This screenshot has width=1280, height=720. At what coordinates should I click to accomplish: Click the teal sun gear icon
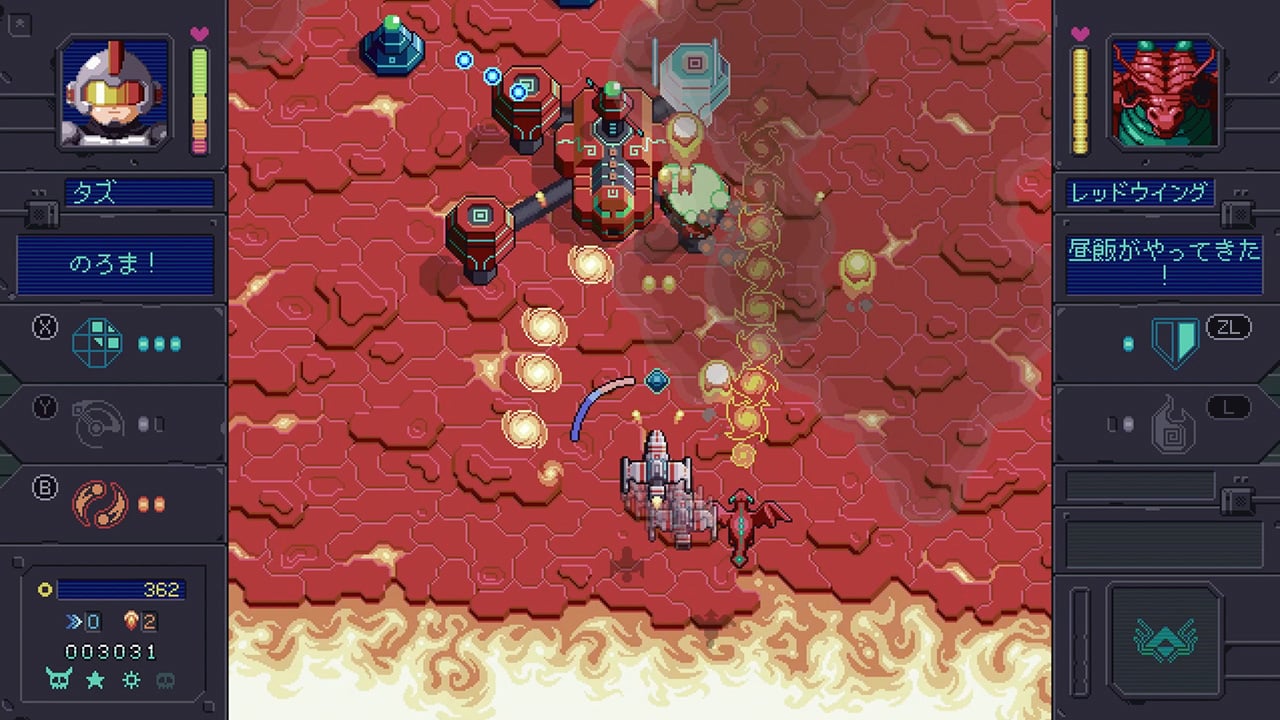click(132, 680)
